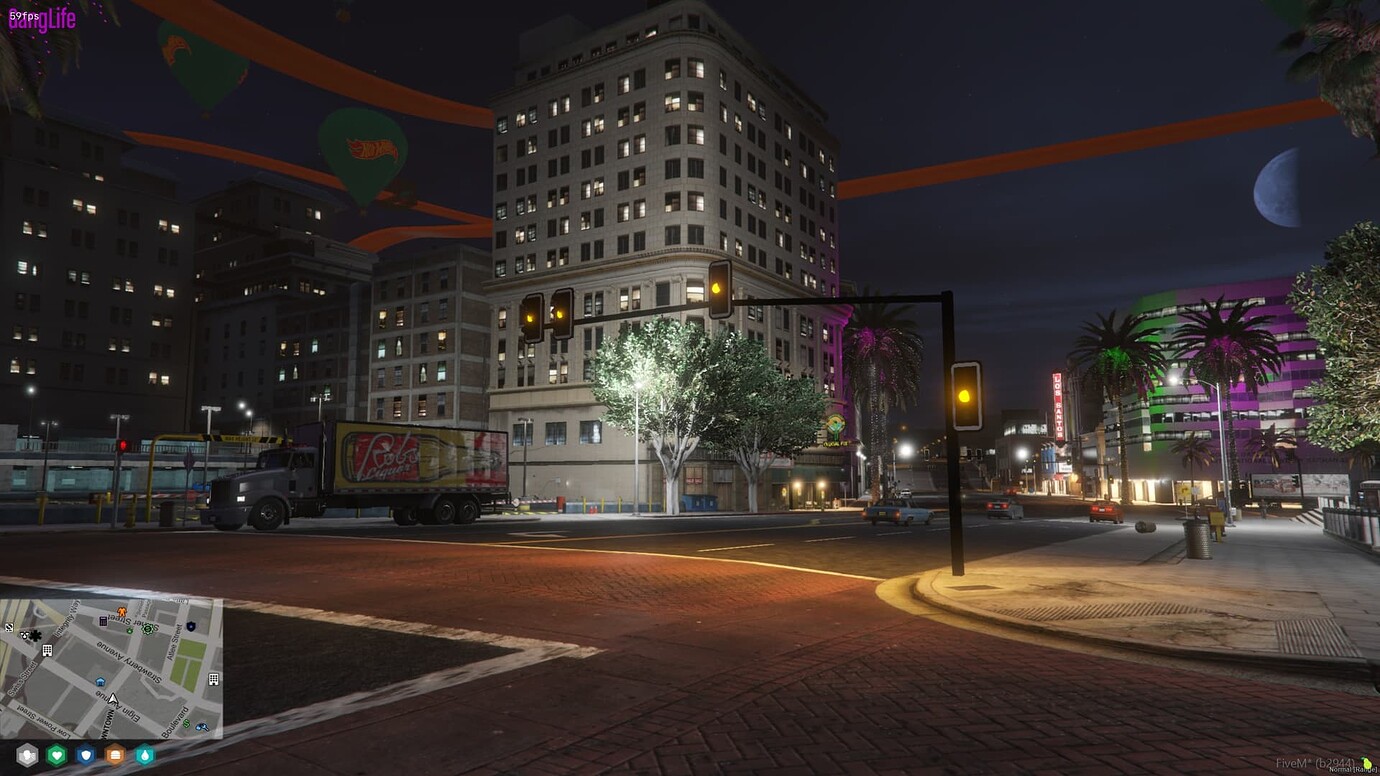
Task: Toggle the pear voice chat indicator
Action: pos(1366,763)
